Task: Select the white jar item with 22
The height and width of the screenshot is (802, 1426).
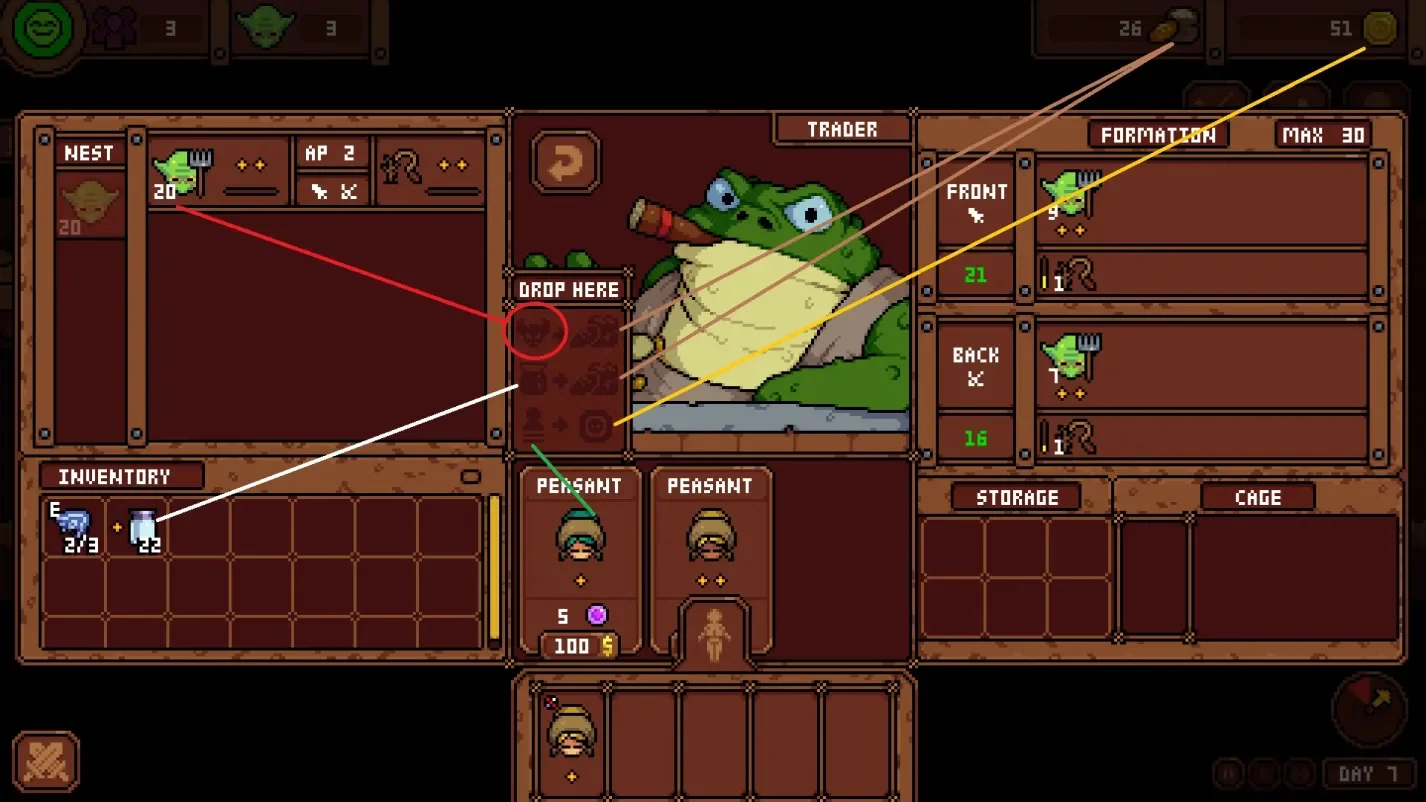Action: tap(144, 528)
